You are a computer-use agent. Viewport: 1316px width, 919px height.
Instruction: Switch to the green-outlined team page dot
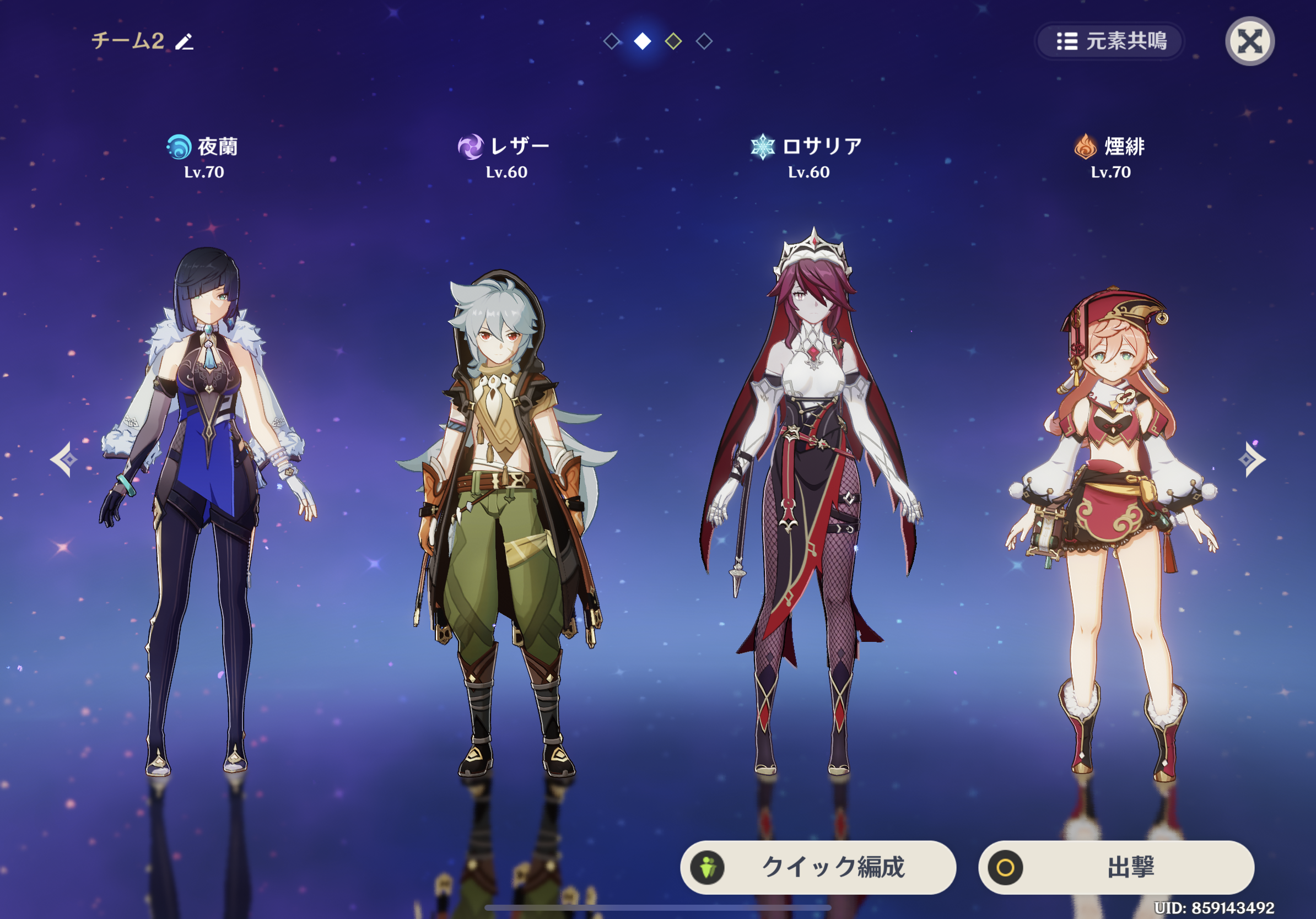(x=673, y=41)
